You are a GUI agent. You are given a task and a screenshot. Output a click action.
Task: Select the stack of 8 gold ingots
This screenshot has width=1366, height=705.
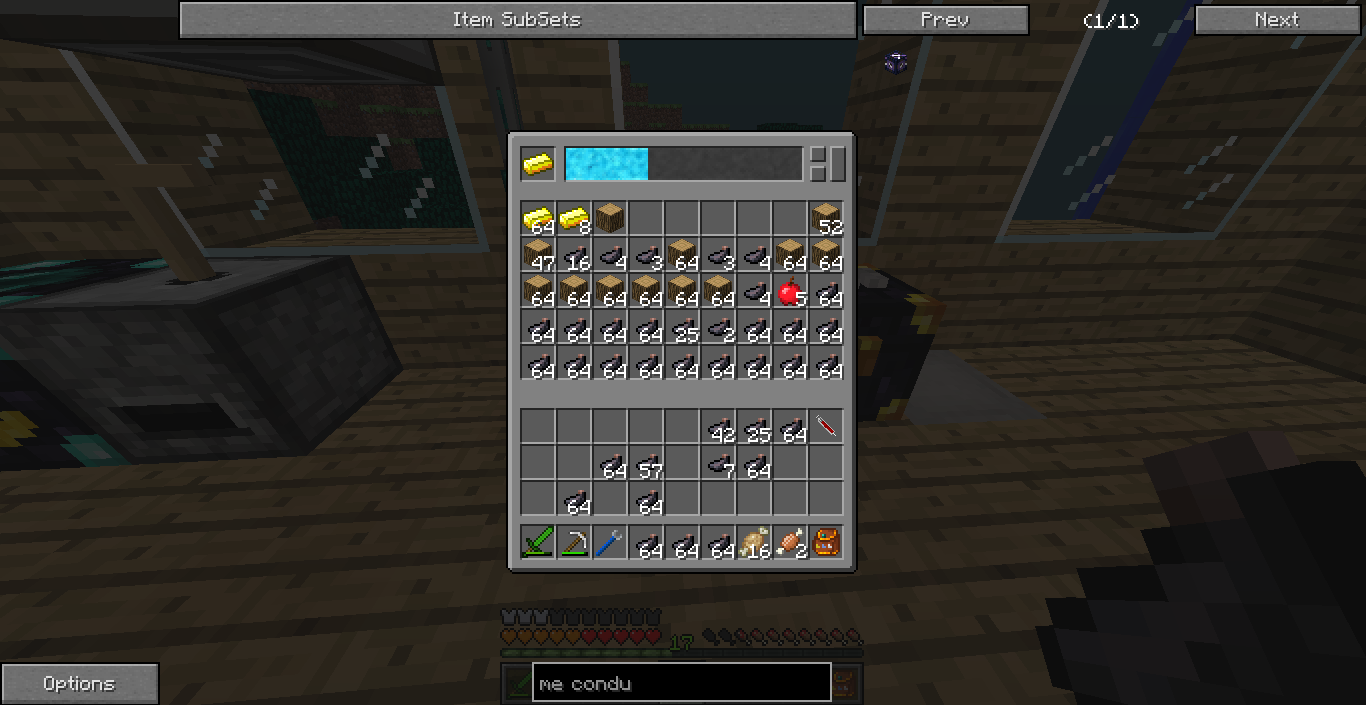[x=574, y=218]
